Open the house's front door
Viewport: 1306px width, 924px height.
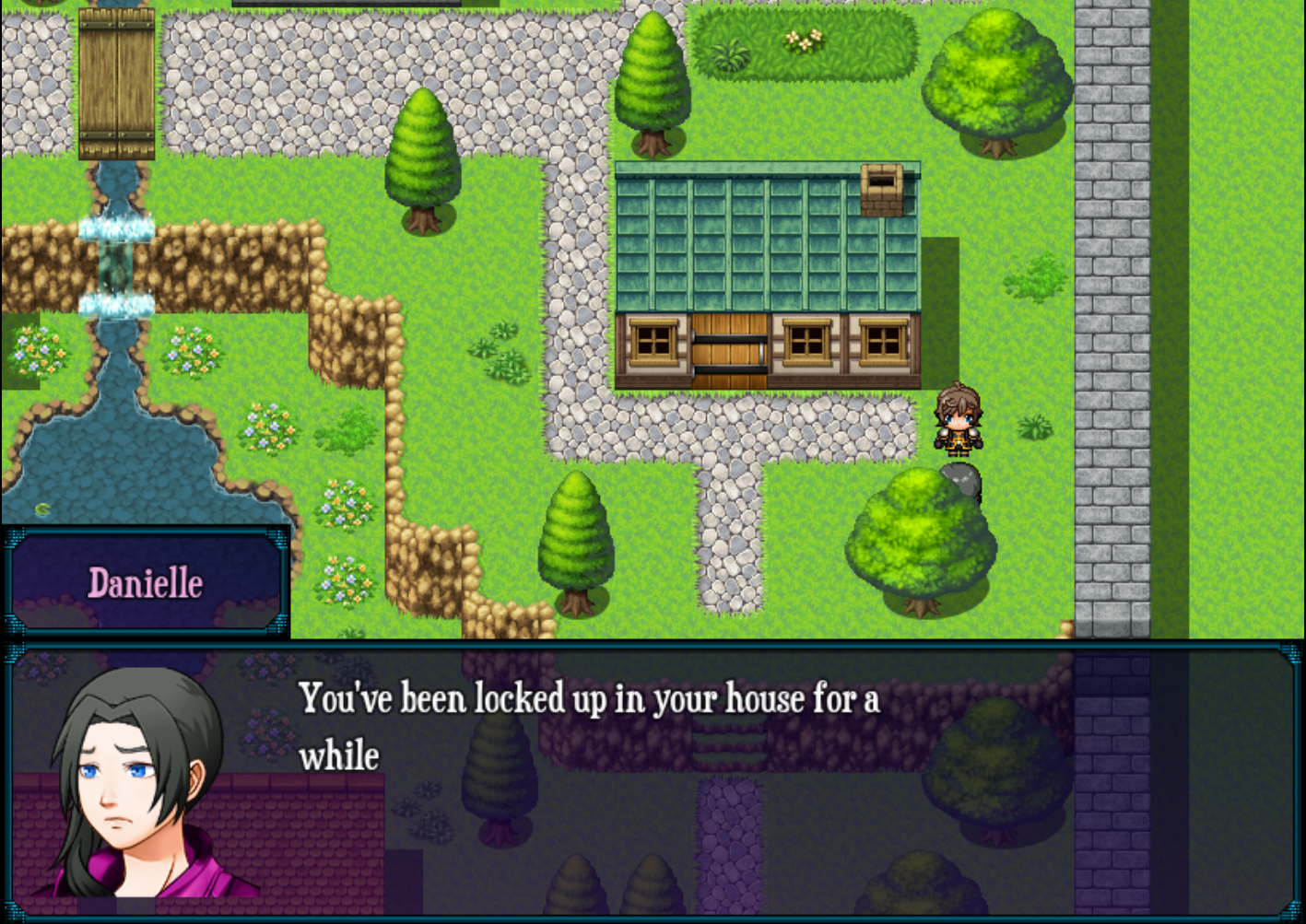pos(733,350)
